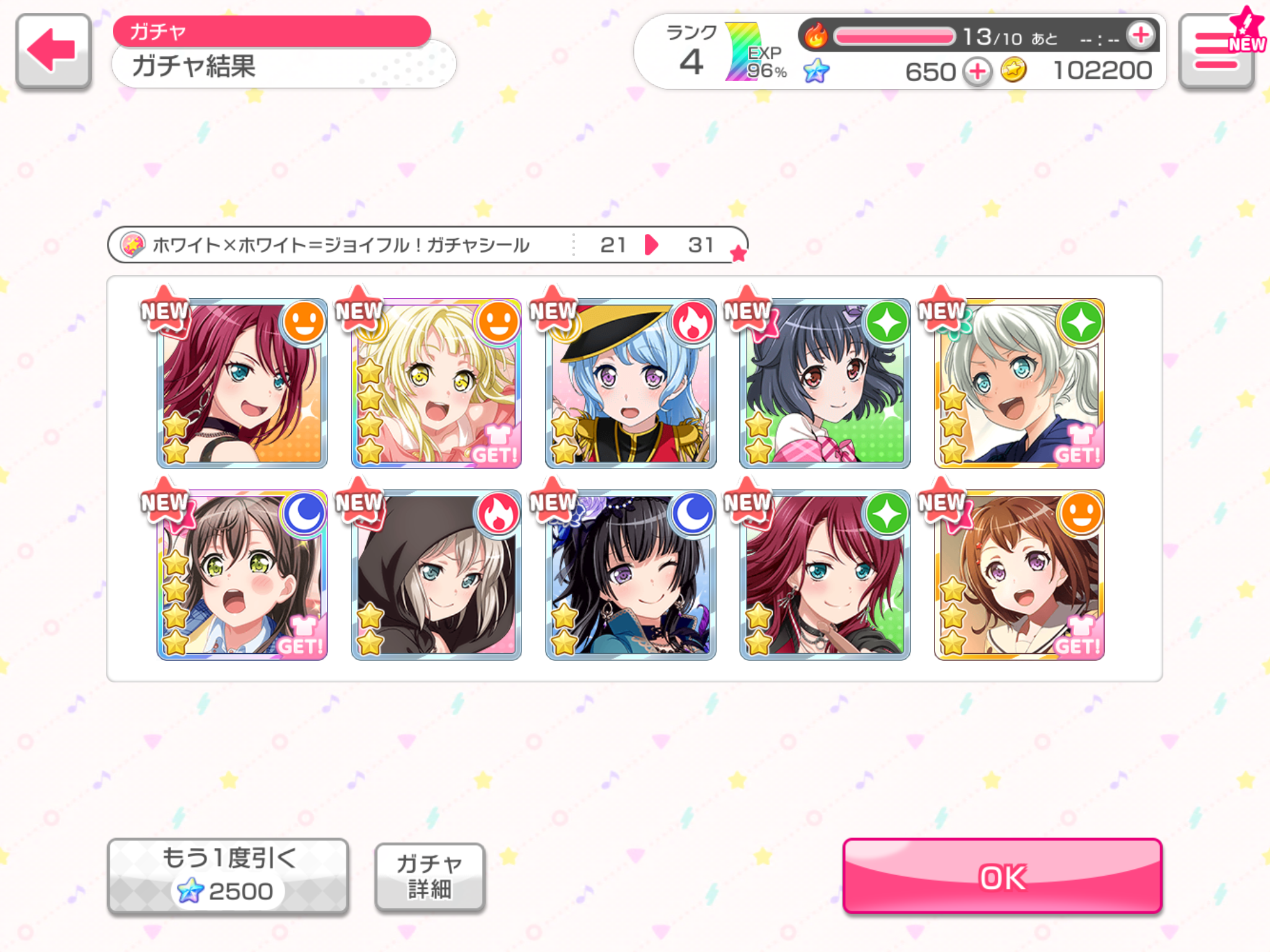Pull again for 2500 stars
The height and width of the screenshot is (952, 1270).
tap(228, 876)
